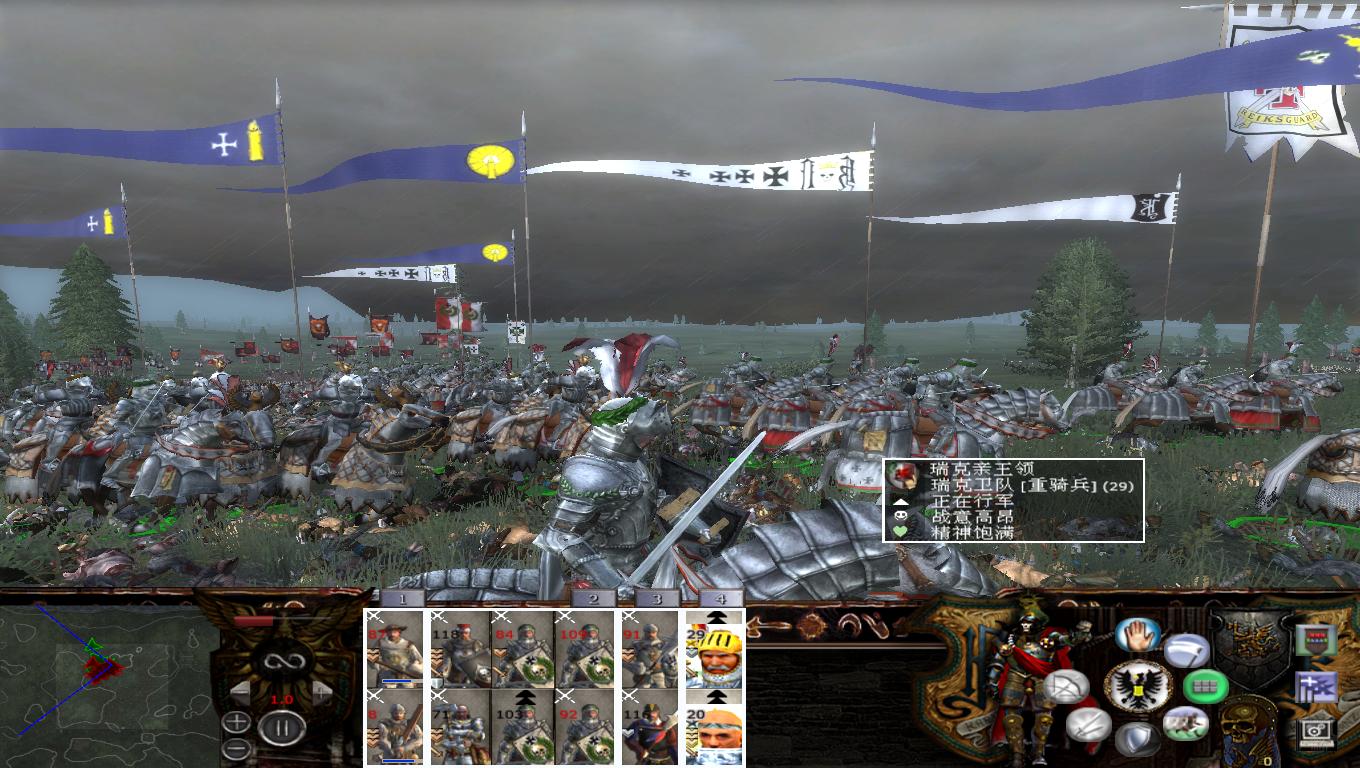
Task: Open camera options icon in bottom-right corner
Action: pos(1315,734)
